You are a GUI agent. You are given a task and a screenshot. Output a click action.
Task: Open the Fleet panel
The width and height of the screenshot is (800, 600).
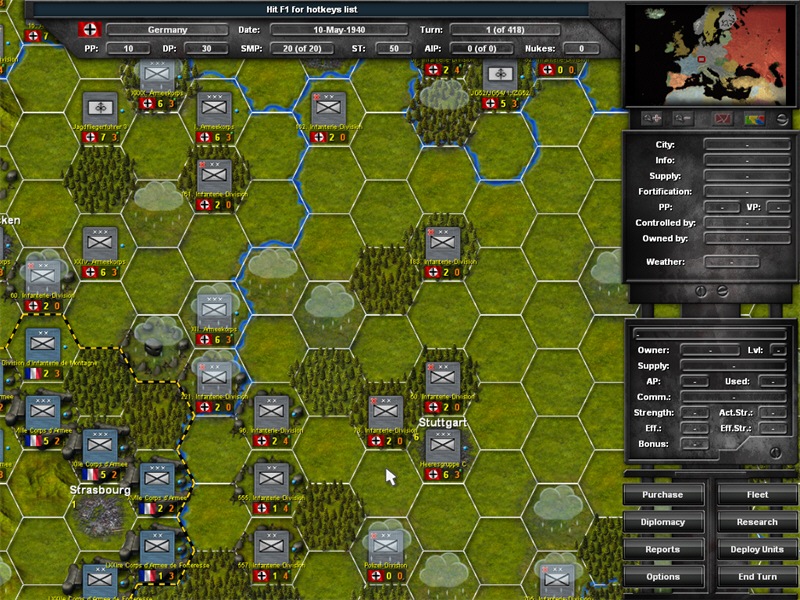point(757,495)
